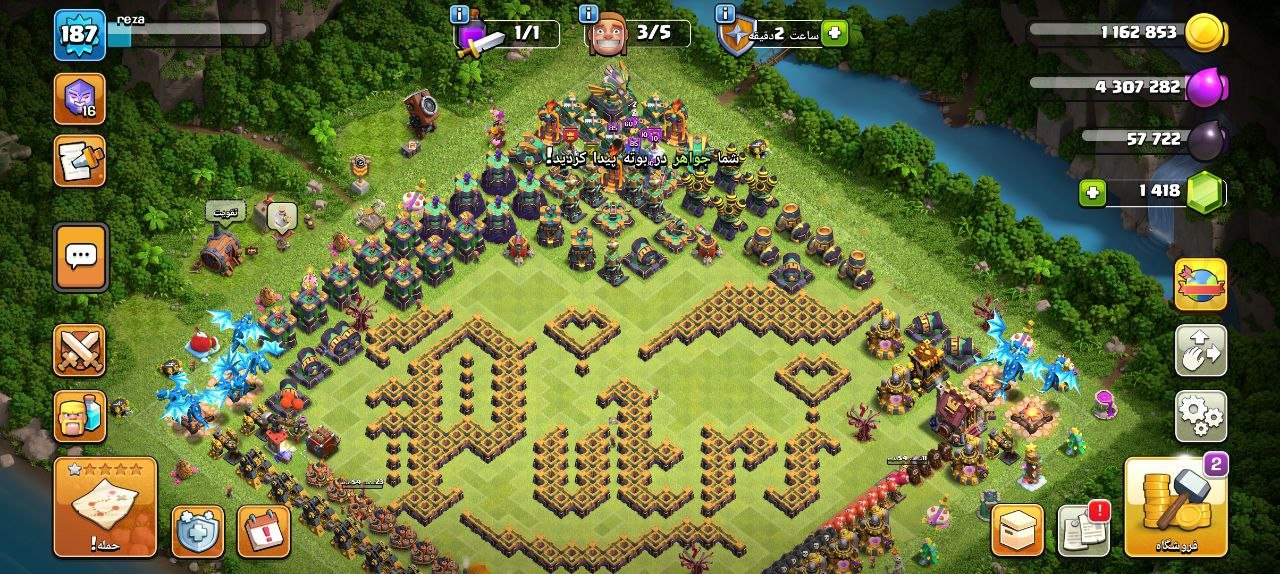The height and width of the screenshot is (574, 1280).
Task: Show info for the builders count
Action: click(x=588, y=14)
